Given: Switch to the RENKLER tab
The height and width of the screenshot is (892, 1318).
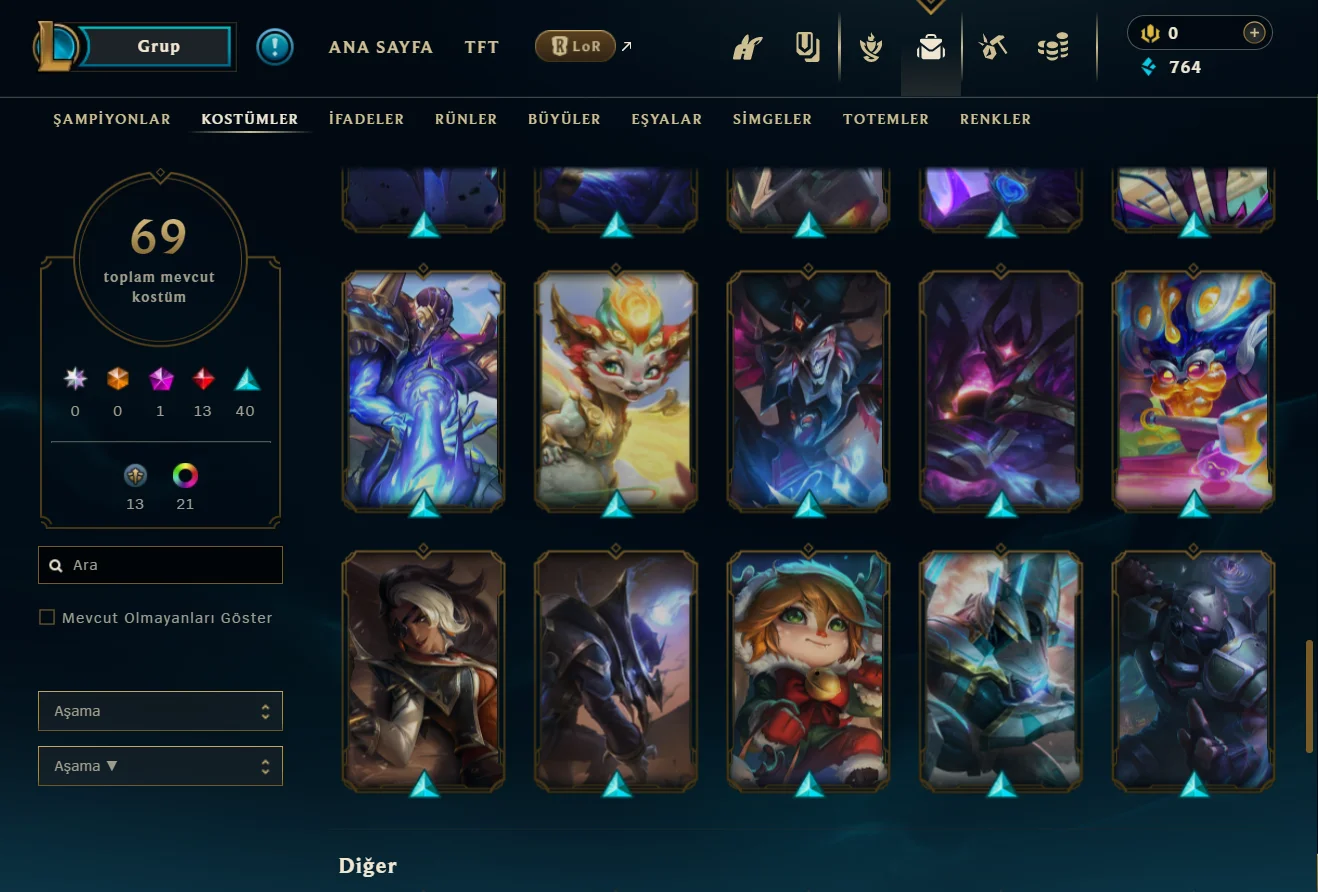Looking at the screenshot, I should click(x=995, y=119).
